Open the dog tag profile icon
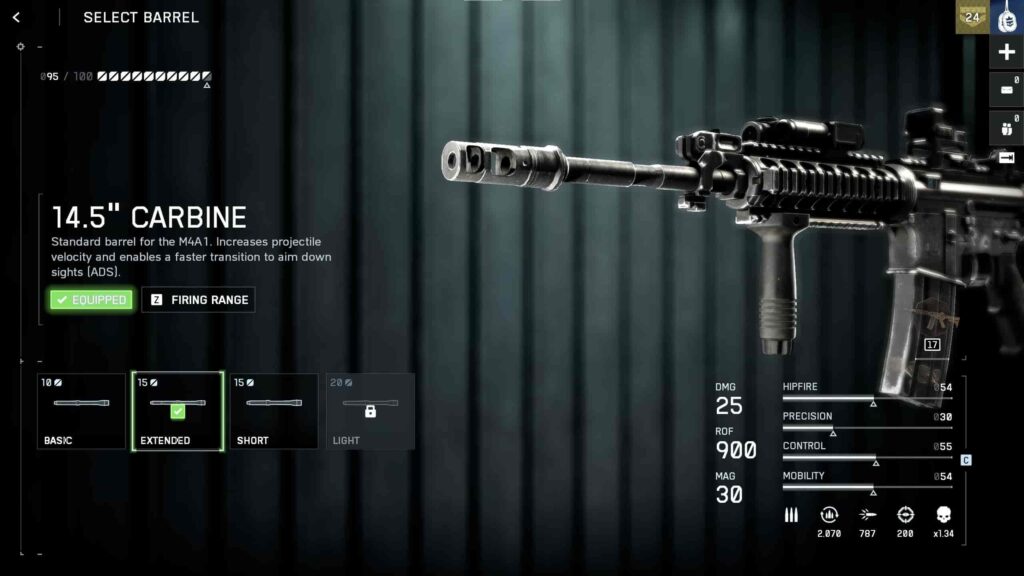The width and height of the screenshot is (1024, 576). (1007, 17)
